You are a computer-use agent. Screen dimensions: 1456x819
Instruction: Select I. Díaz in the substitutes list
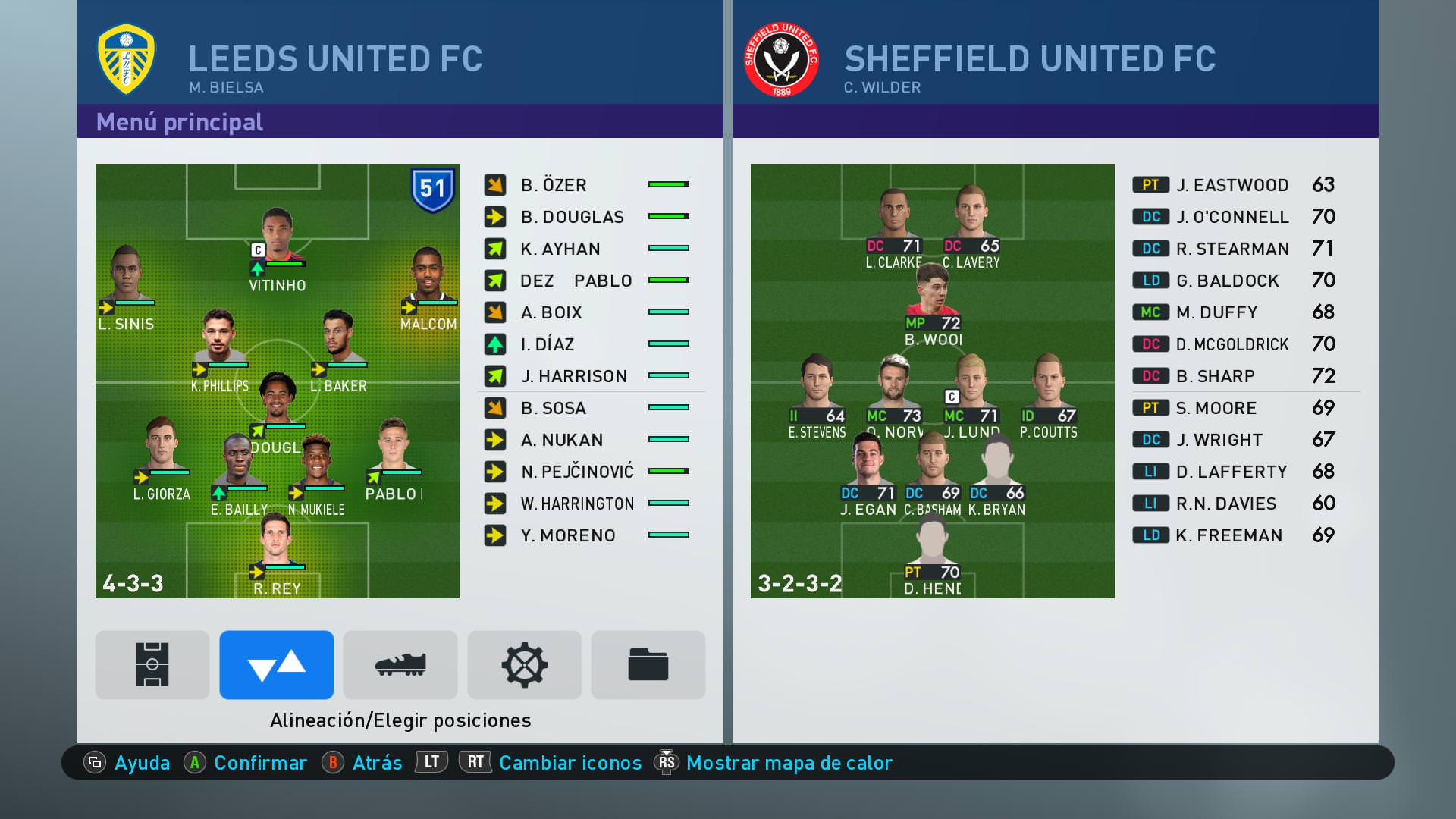click(x=547, y=344)
